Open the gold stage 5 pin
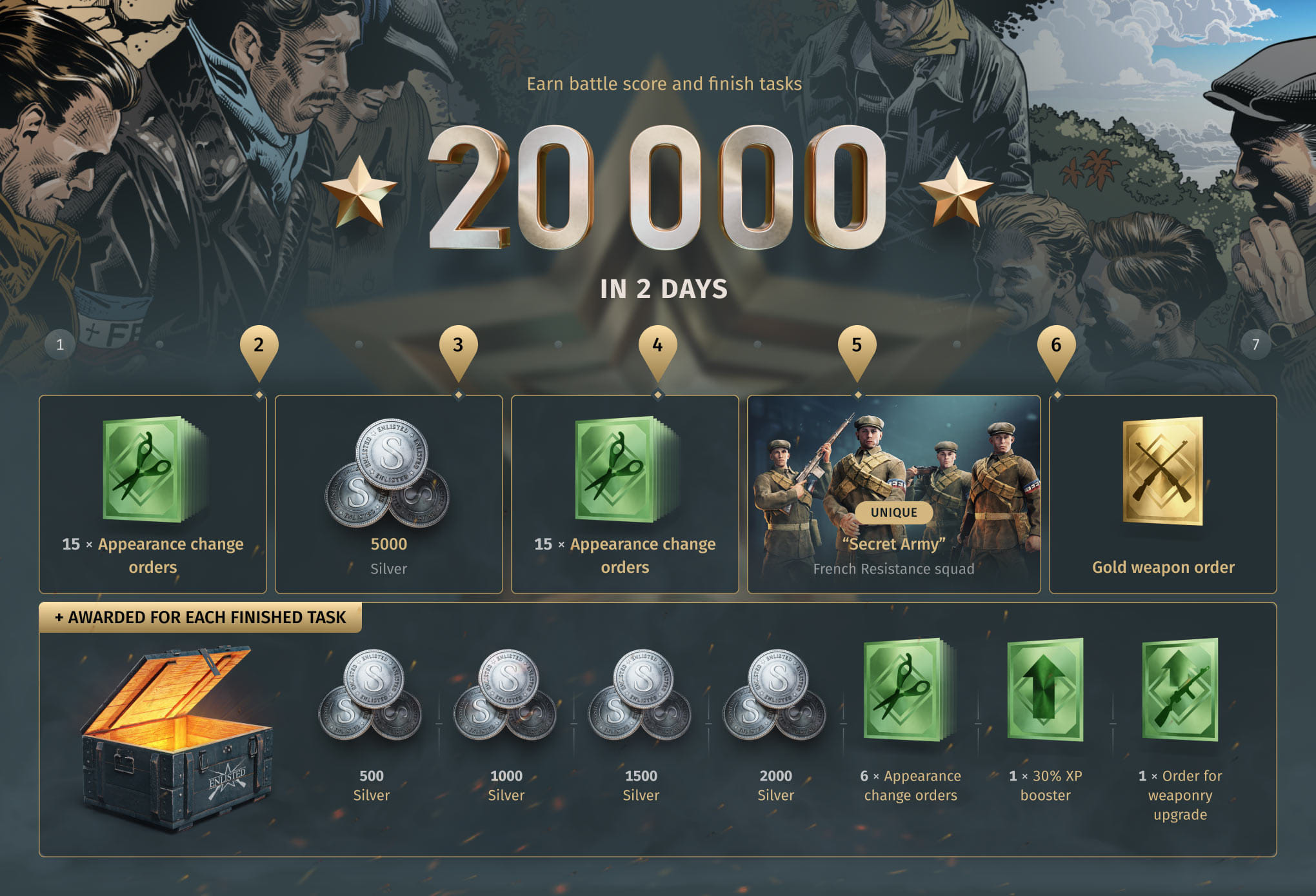Viewport: 1316px width, 896px height. 857,347
